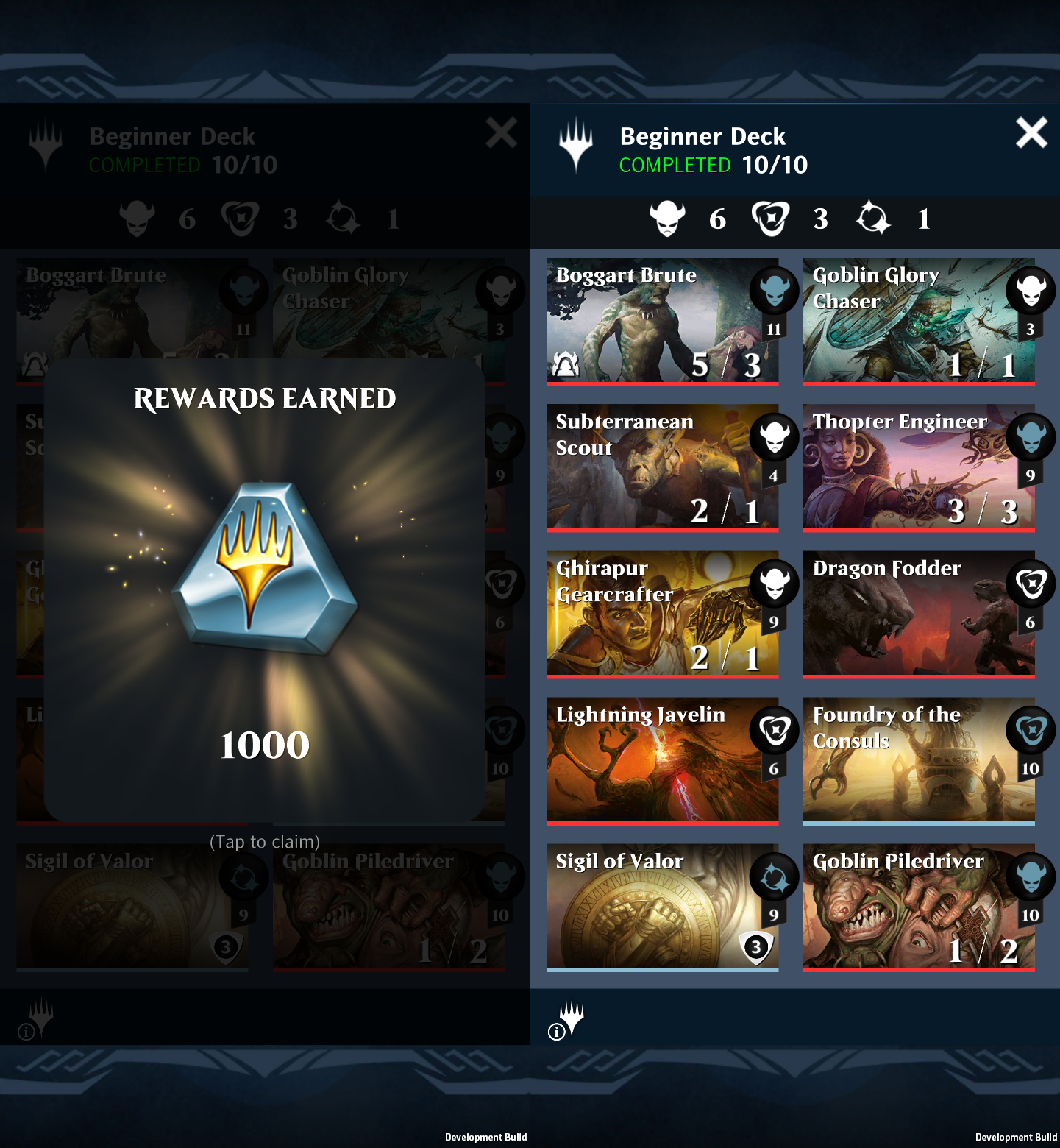This screenshot has height=1148, width=1060.
Task: Choose the Goblin Glory Chaser card
Action: [918, 320]
